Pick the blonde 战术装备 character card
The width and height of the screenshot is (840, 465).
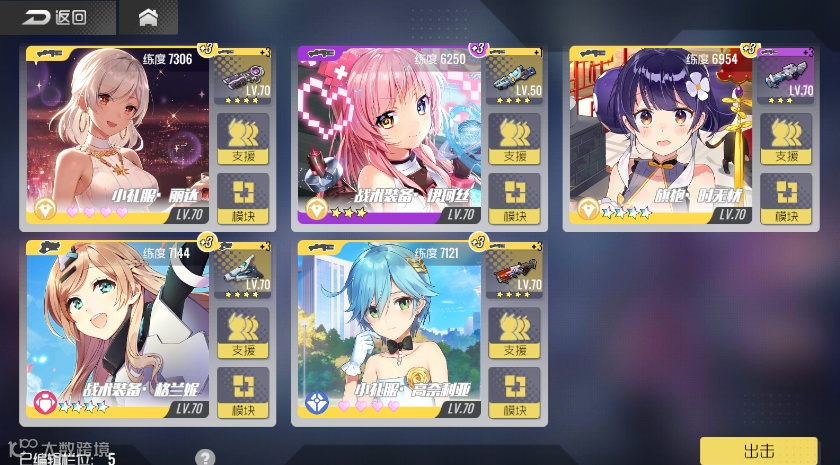pos(118,330)
